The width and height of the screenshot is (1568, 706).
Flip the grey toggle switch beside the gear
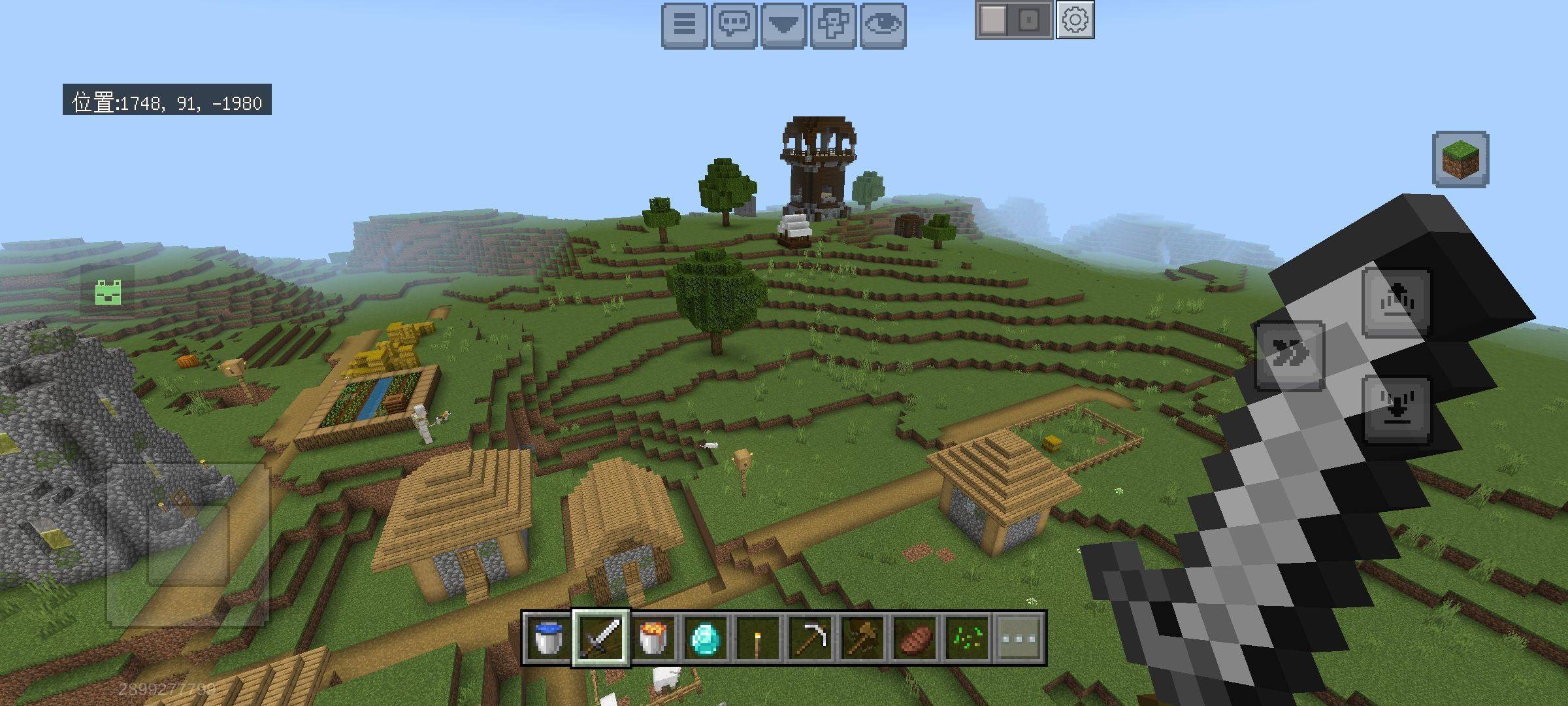[1013, 20]
